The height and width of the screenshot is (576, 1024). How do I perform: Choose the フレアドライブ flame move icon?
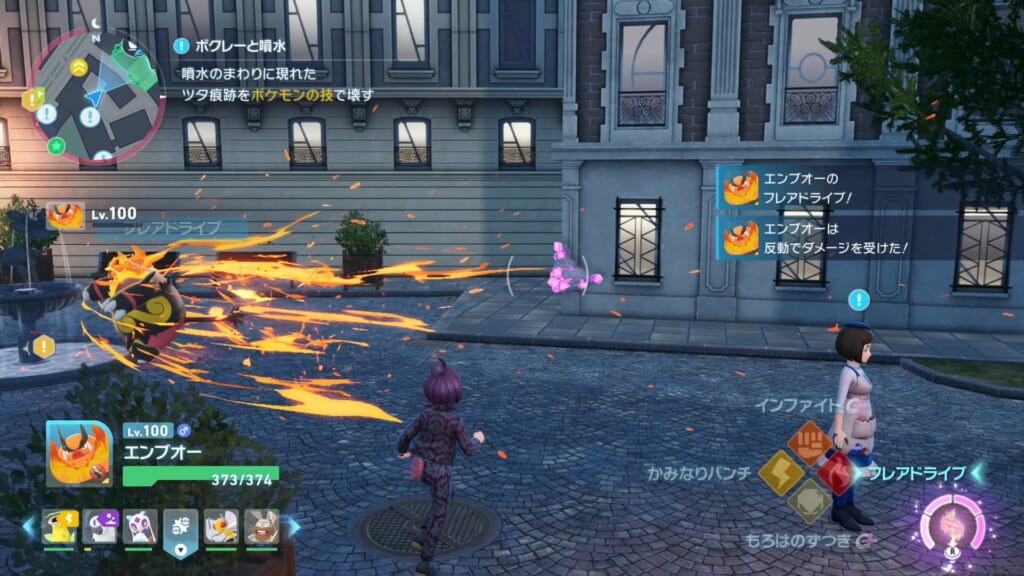coord(837,472)
